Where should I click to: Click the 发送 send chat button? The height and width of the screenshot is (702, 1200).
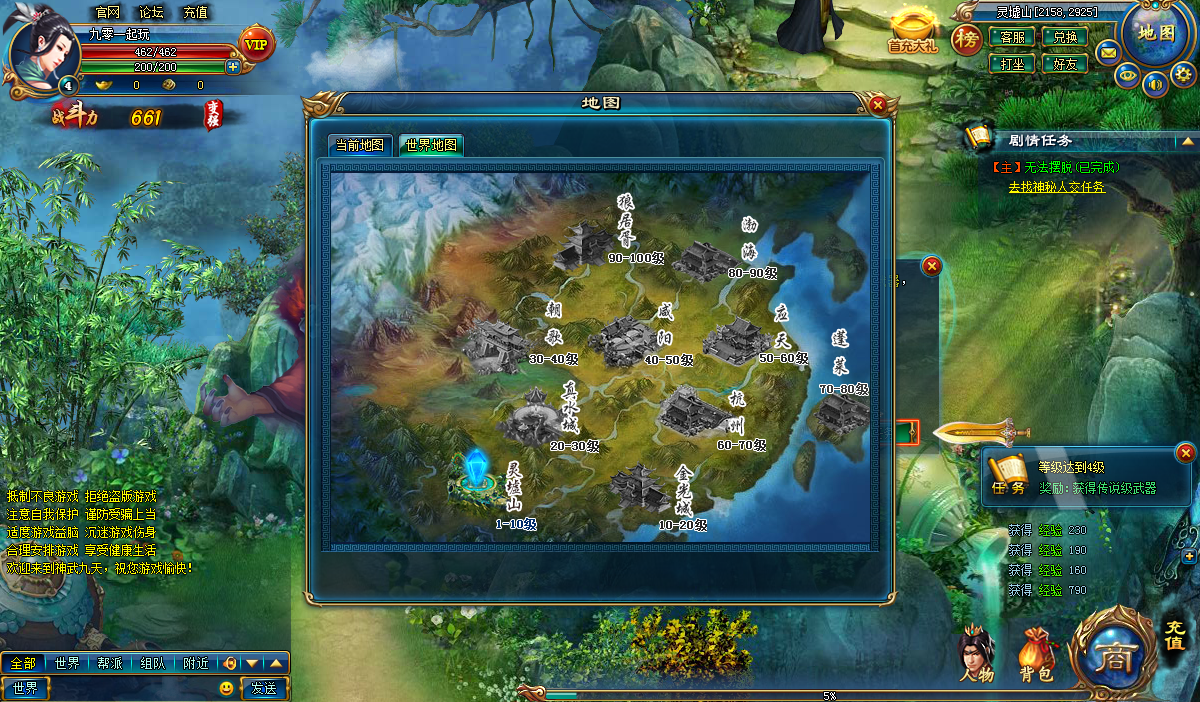(265, 688)
